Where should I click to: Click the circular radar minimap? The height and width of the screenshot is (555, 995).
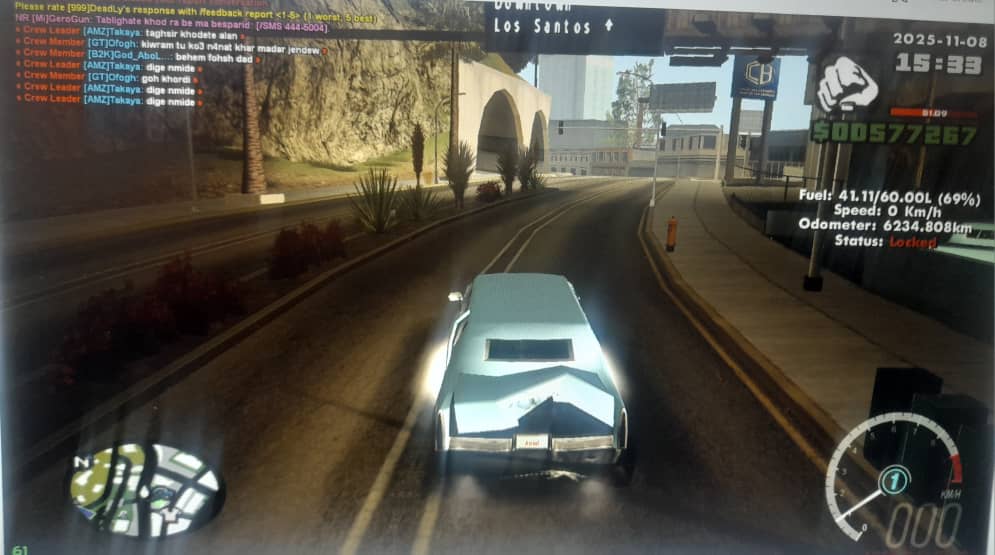[x=146, y=489]
